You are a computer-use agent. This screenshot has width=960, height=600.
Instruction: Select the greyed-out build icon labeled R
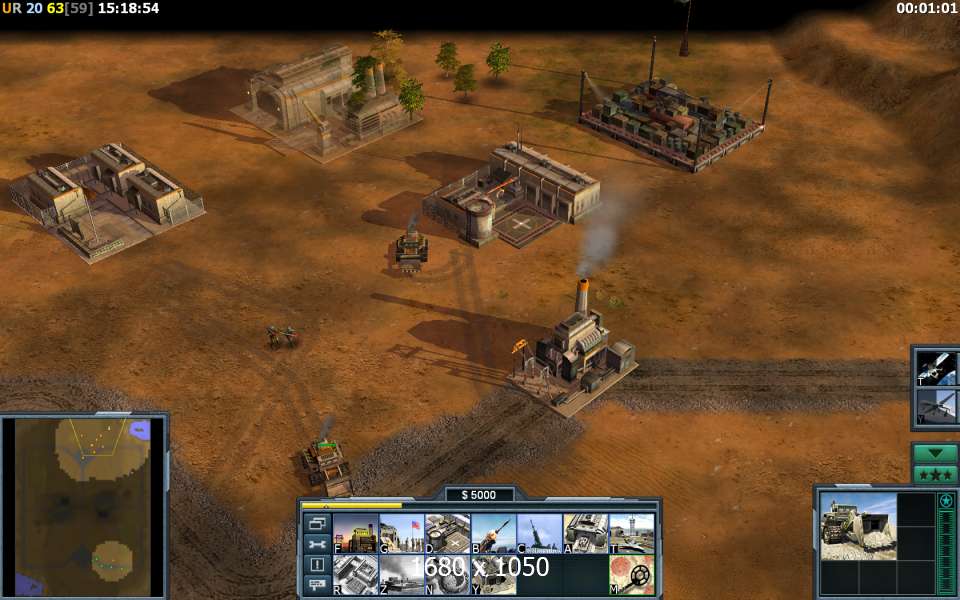[355, 575]
